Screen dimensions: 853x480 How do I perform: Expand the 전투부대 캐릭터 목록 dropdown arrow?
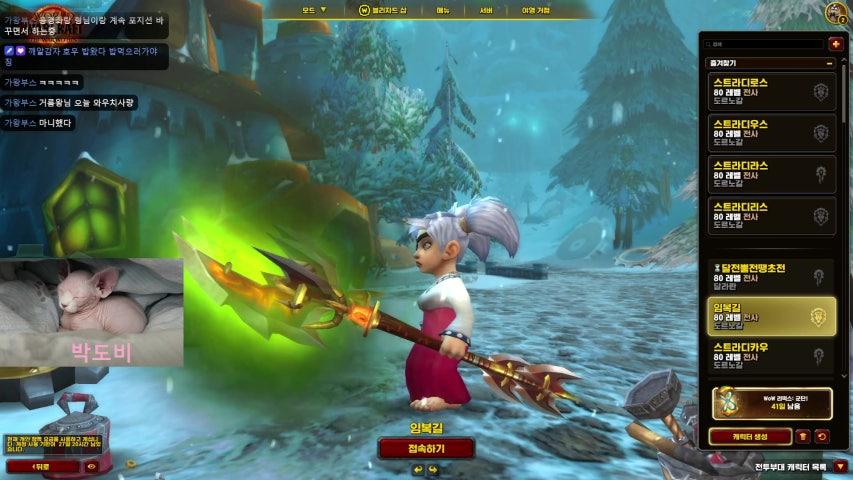tap(840, 466)
